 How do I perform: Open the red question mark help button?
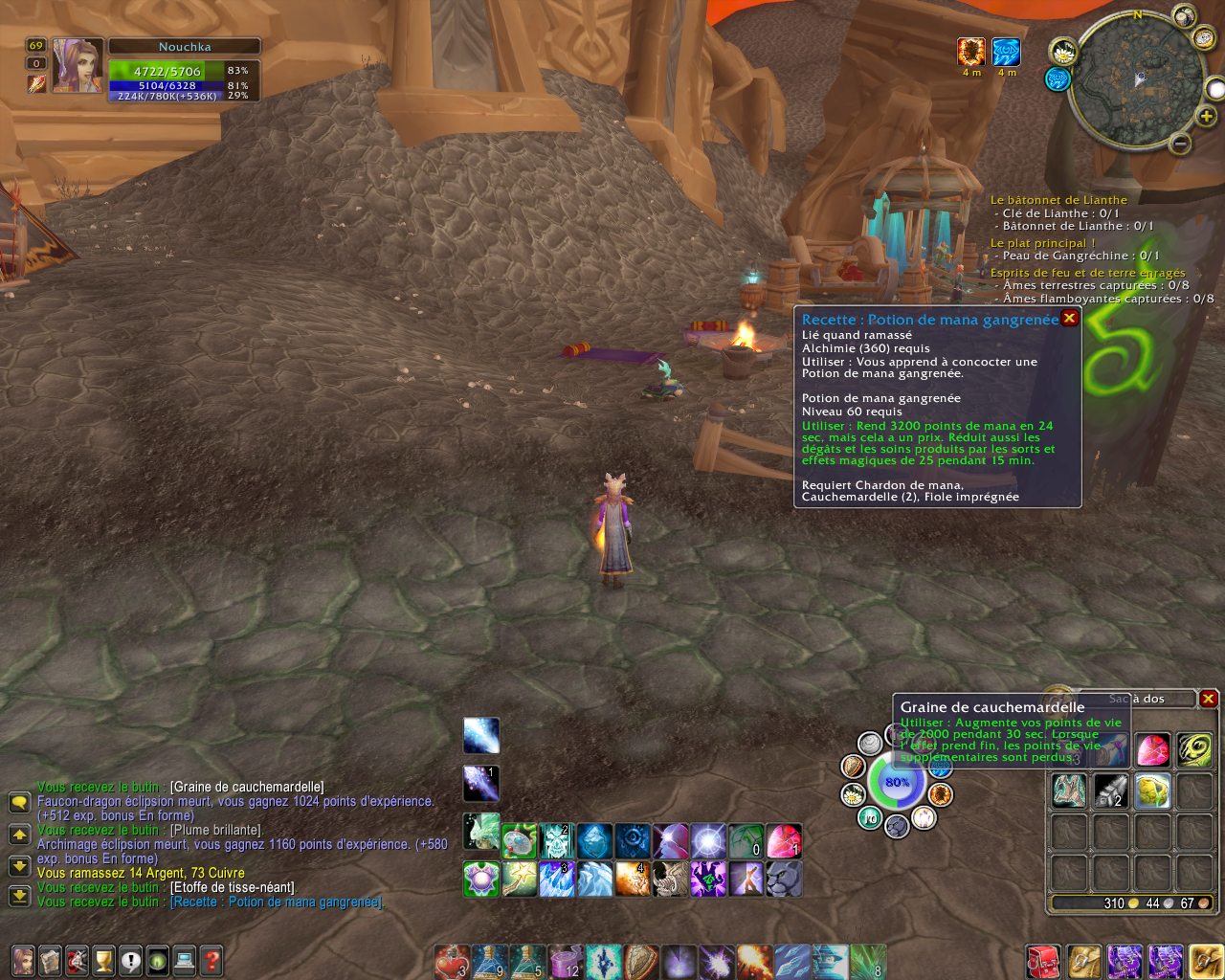pos(212,959)
